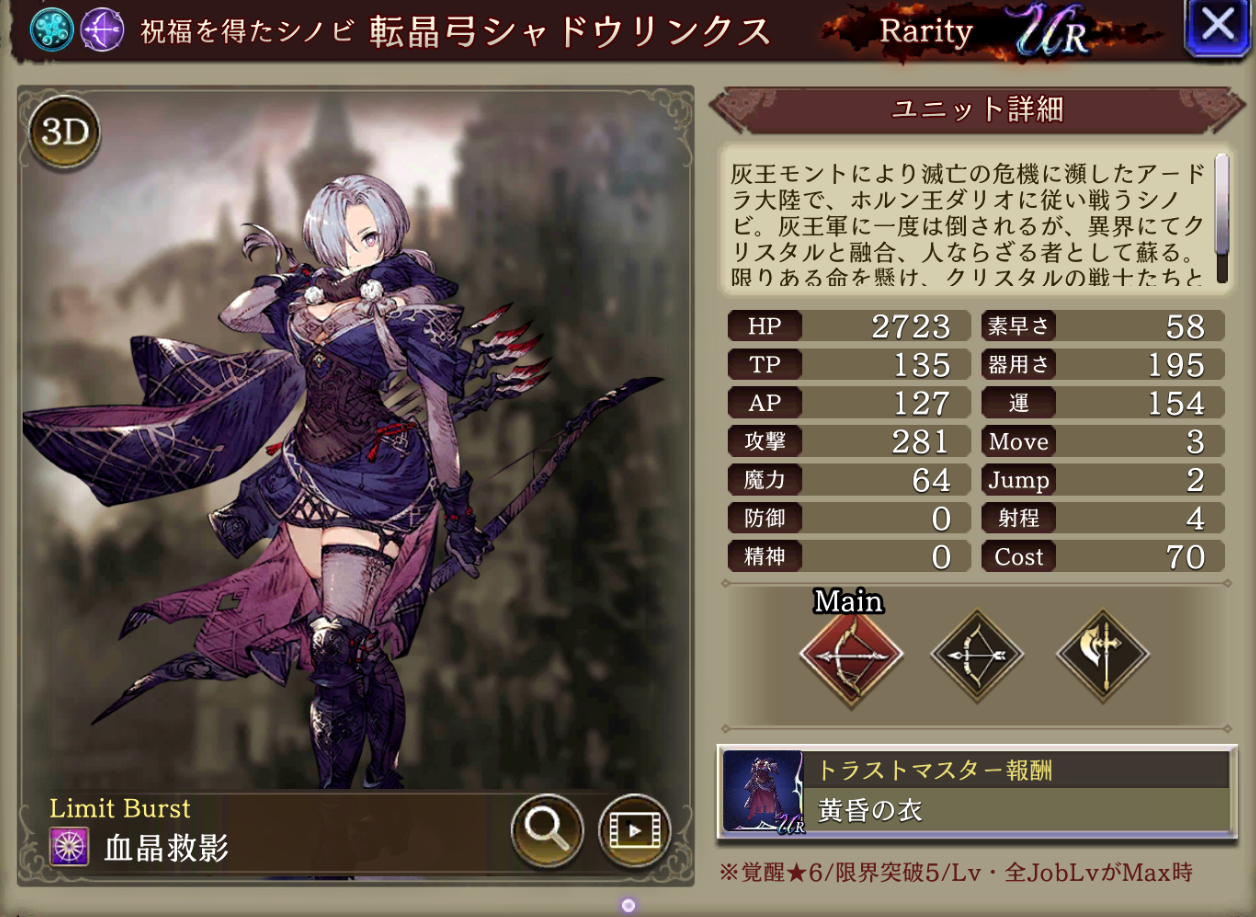Open the magnifying glass Limit Burst details
1256x917 pixels.
(547, 829)
